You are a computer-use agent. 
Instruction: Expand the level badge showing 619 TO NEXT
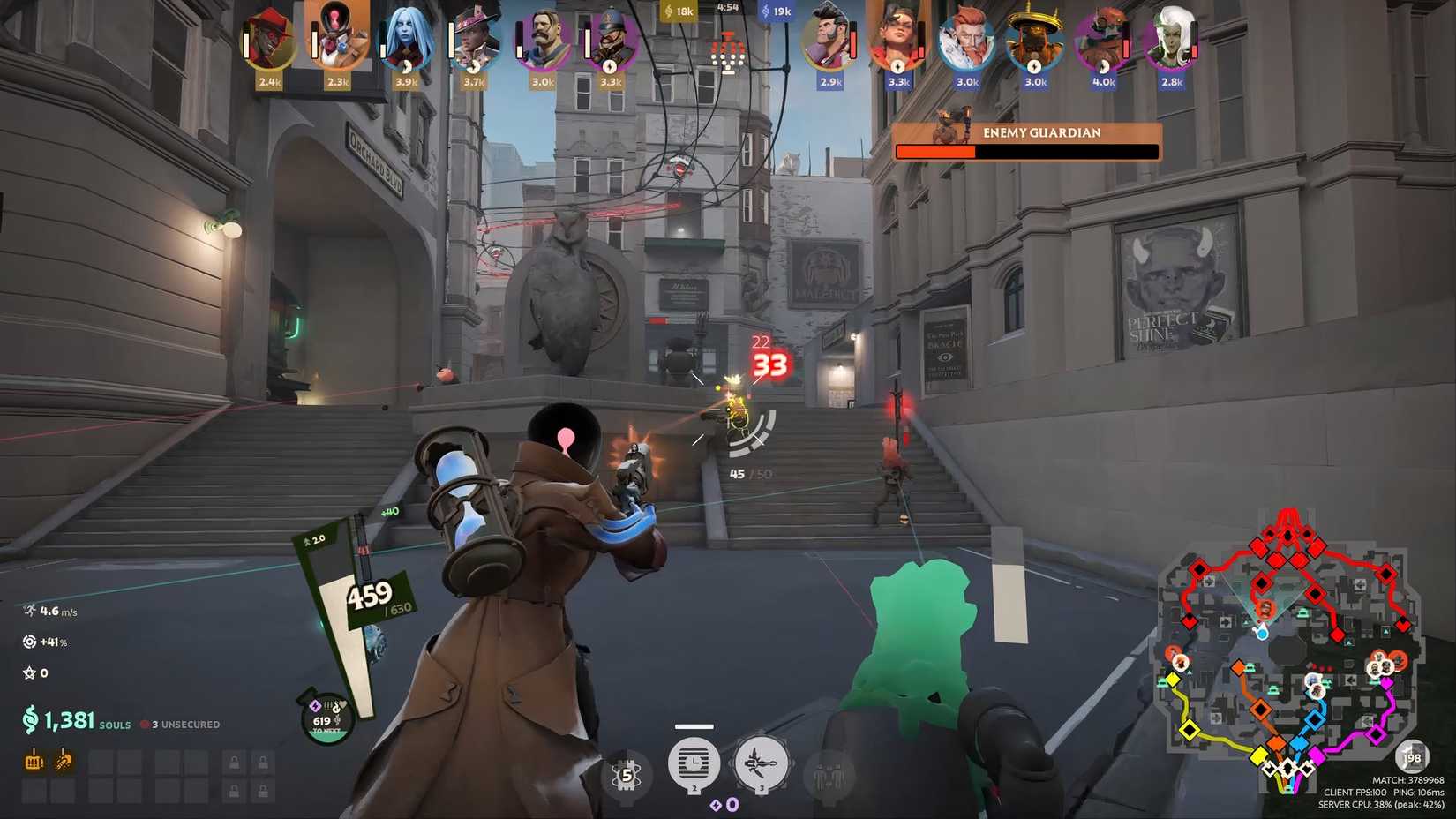(324, 721)
